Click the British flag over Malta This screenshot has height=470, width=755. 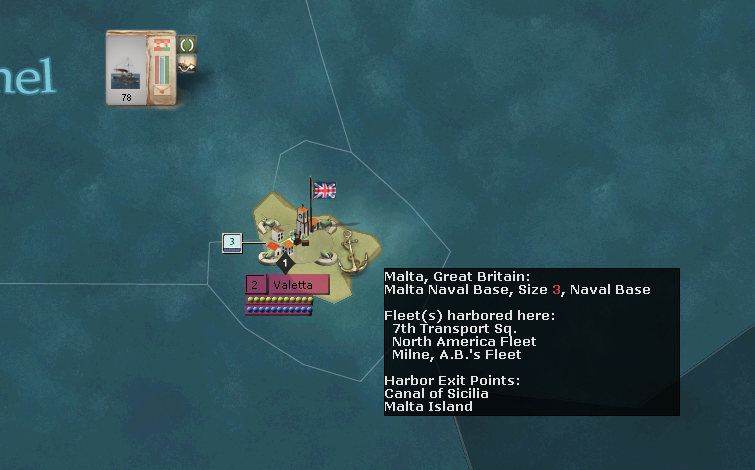coord(324,190)
